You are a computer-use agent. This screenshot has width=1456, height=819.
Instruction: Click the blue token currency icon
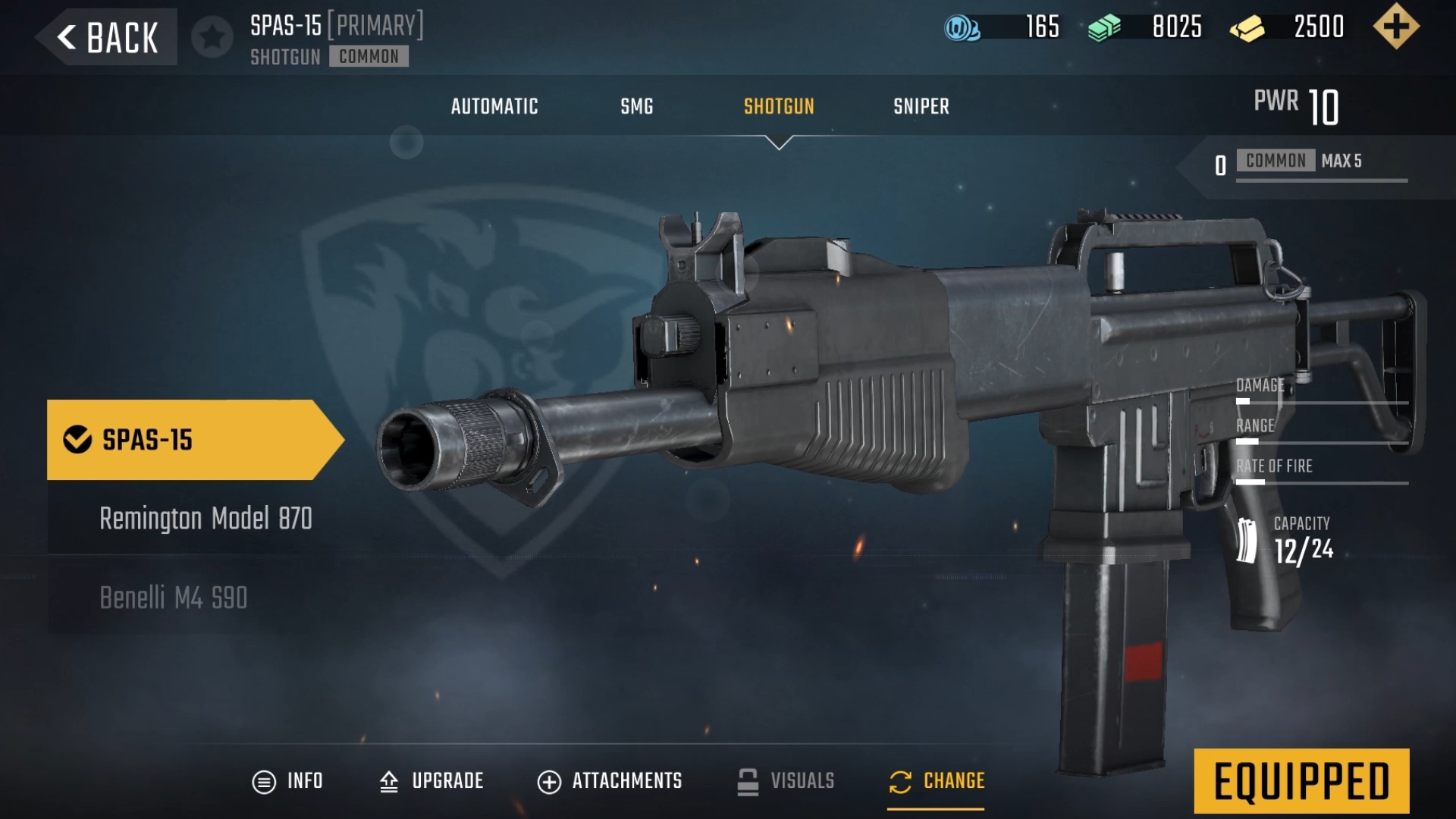pyautogui.click(x=961, y=28)
